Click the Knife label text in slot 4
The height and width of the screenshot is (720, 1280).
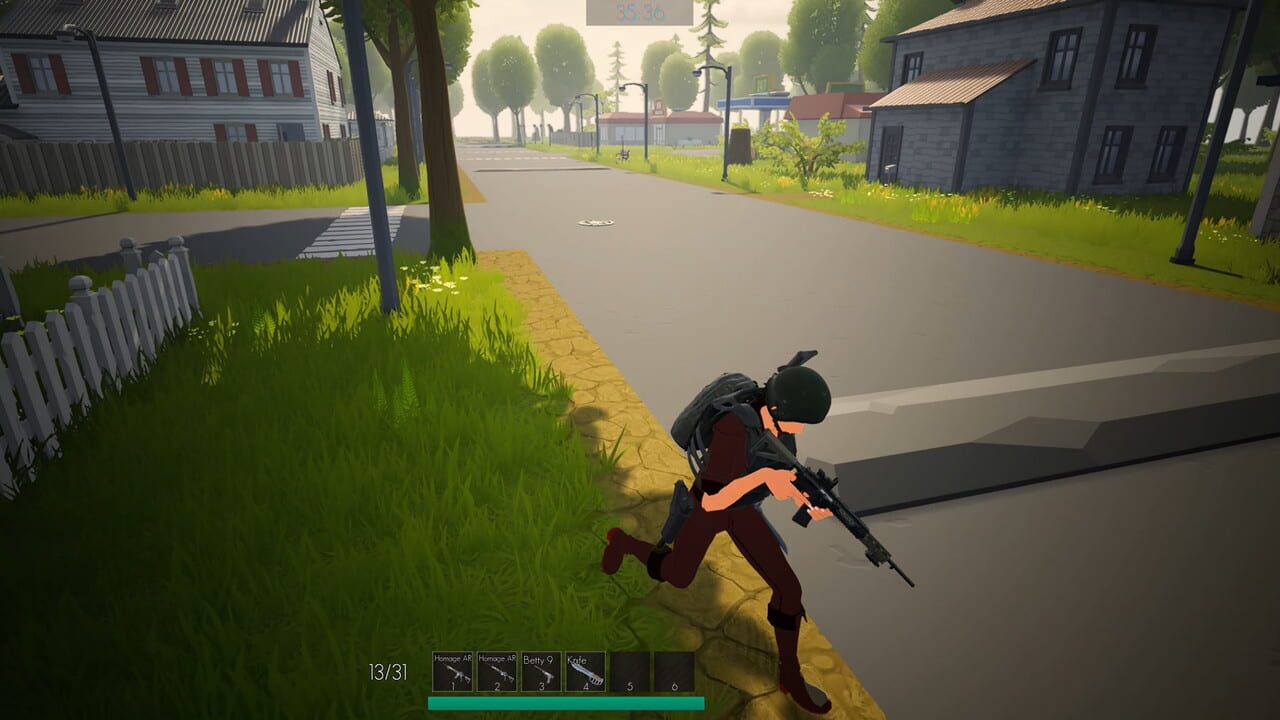pyautogui.click(x=577, y=658)
